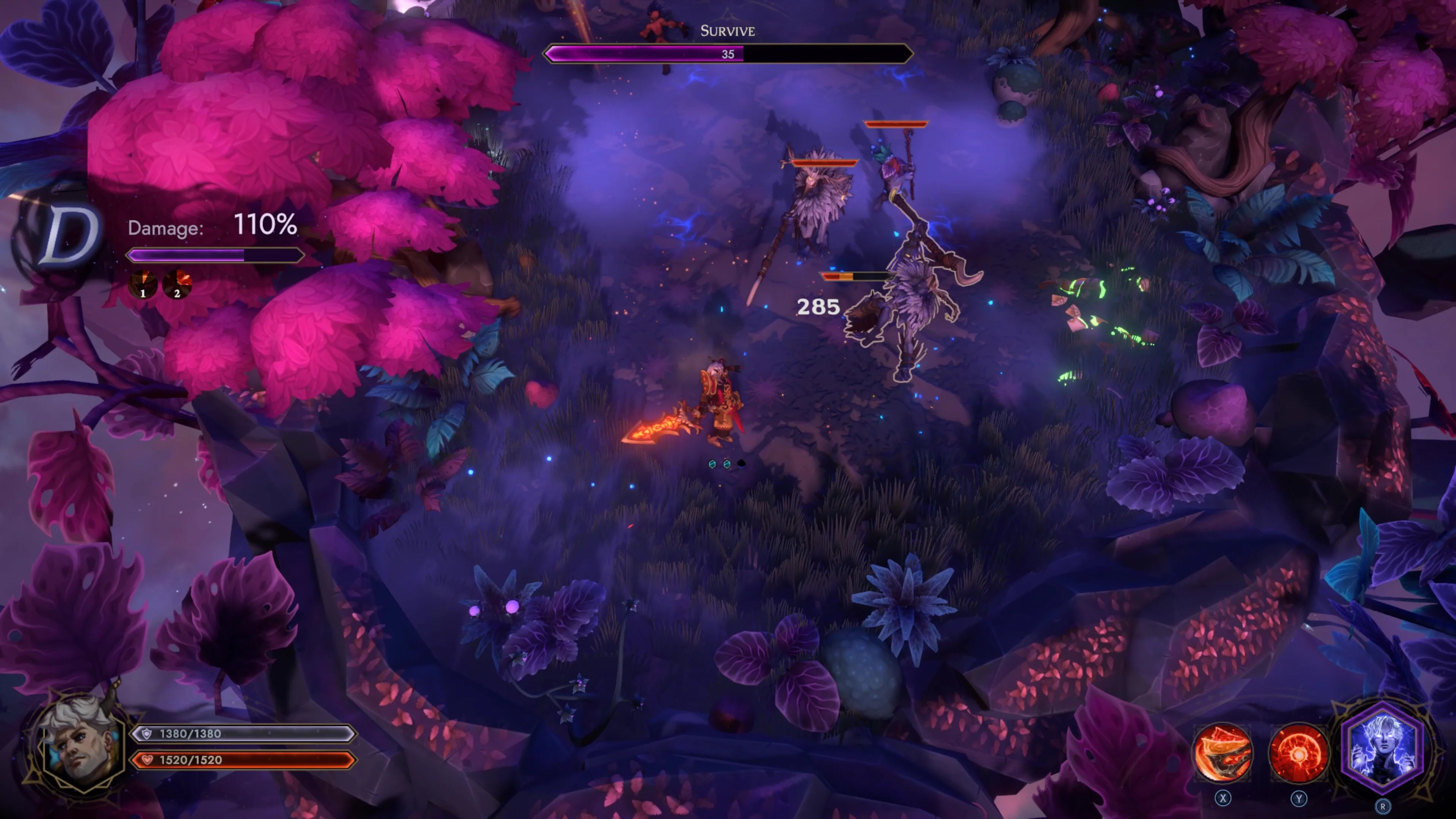Activate the flaming sword slash ability
1456x819 pixels.
pos(1222,753)
